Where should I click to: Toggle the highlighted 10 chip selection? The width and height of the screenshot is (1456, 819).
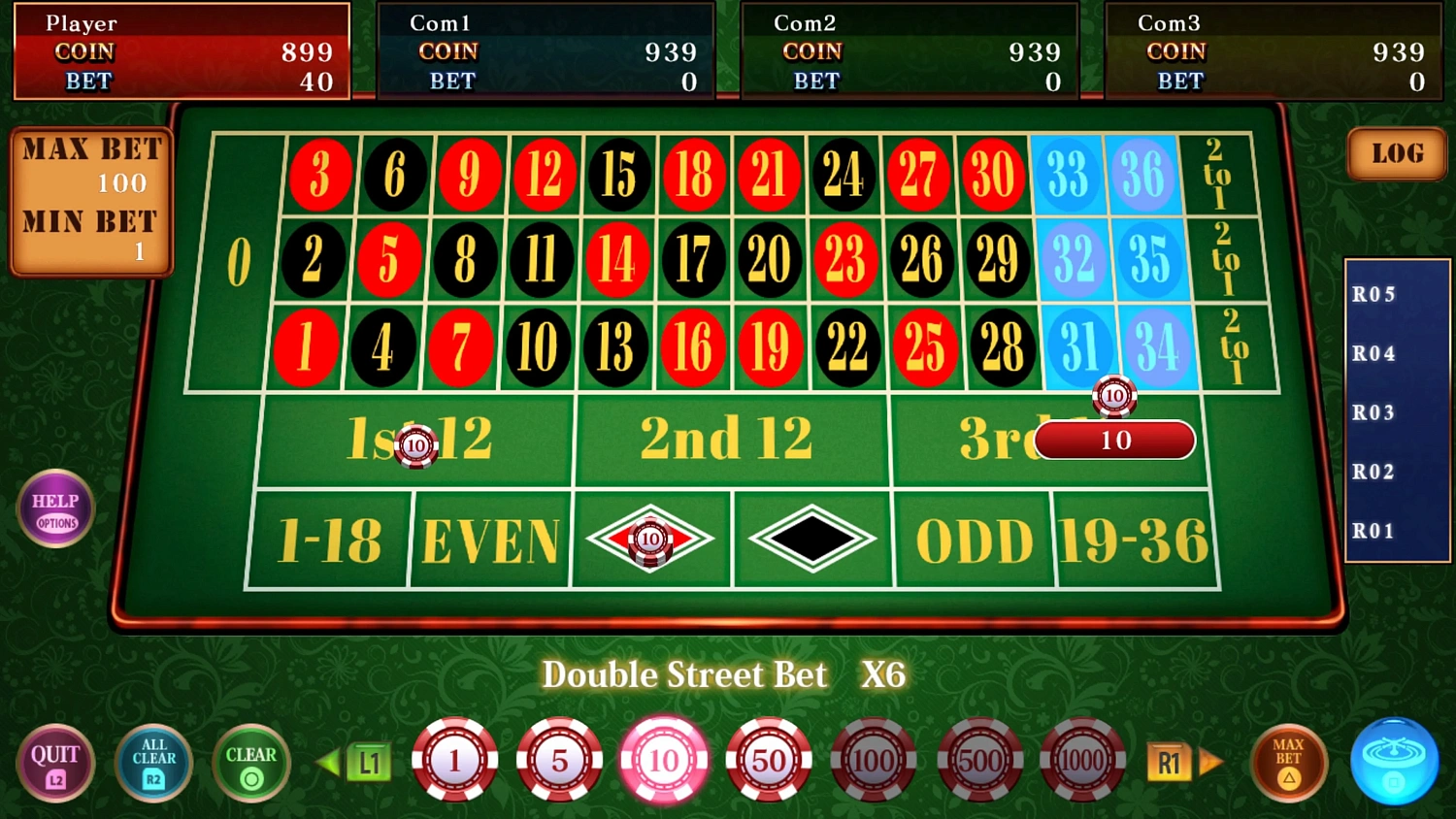click(664, 761)
